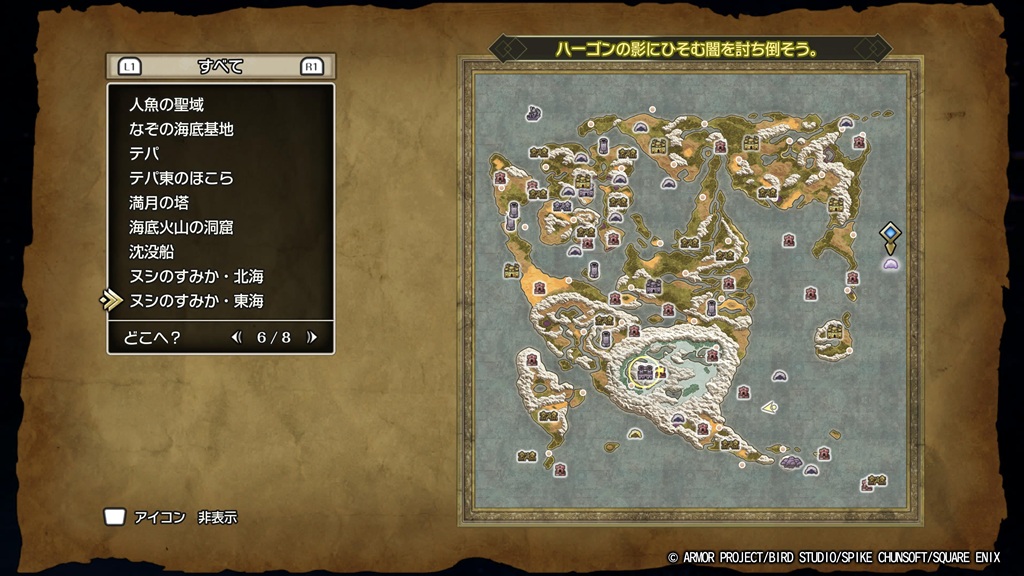The image size is (1024, 576).
Task: Select 人魚の聖域 from the destination list
Action: [167, 104]
